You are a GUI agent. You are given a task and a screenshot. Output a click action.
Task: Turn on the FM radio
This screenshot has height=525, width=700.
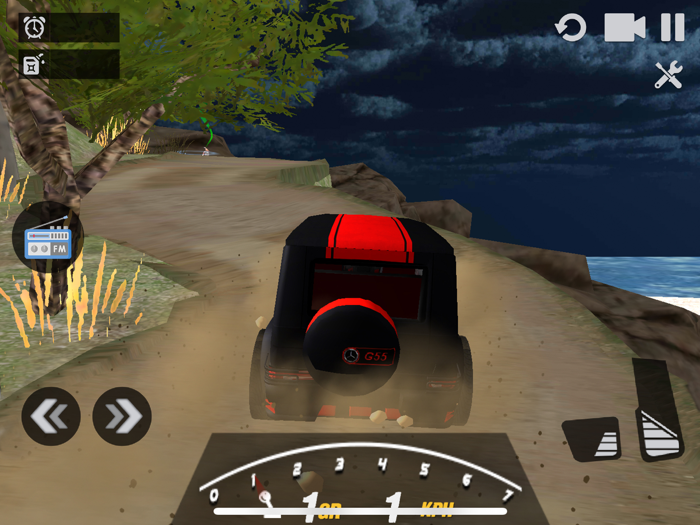(x=48, y=238)
